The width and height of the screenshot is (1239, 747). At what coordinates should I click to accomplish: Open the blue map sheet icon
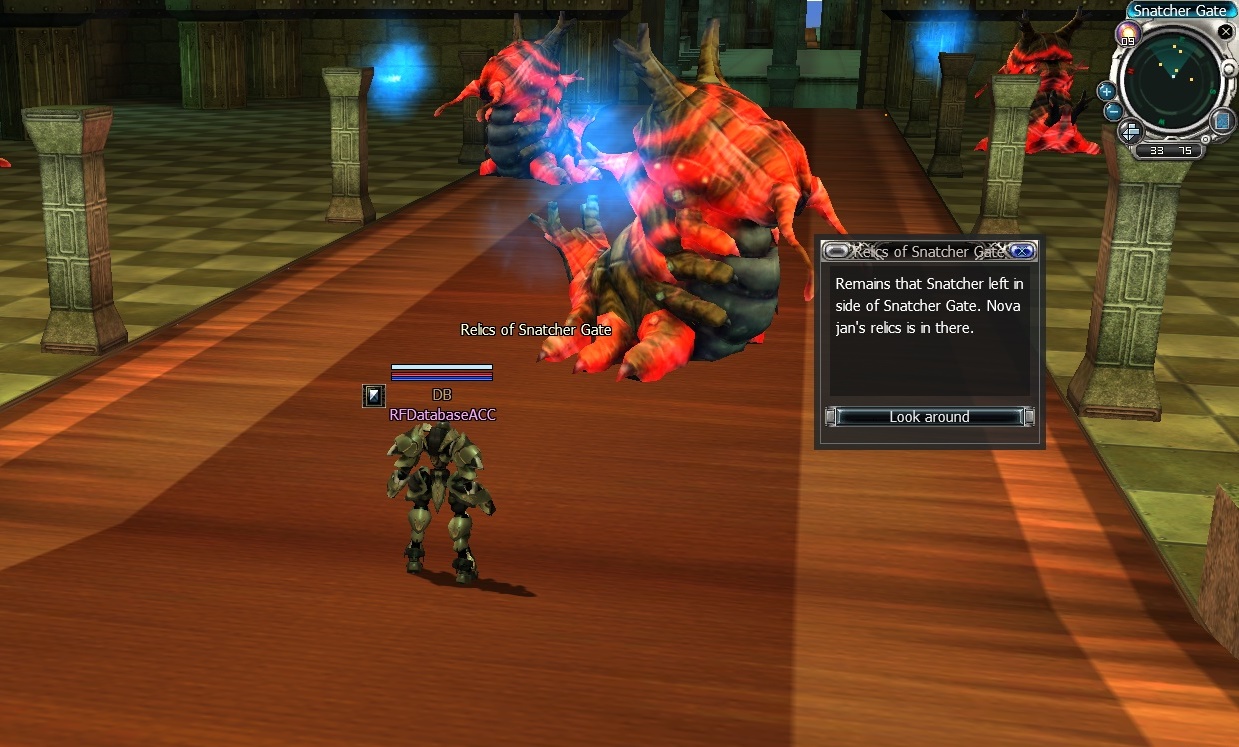click(x=1222, y=121)
